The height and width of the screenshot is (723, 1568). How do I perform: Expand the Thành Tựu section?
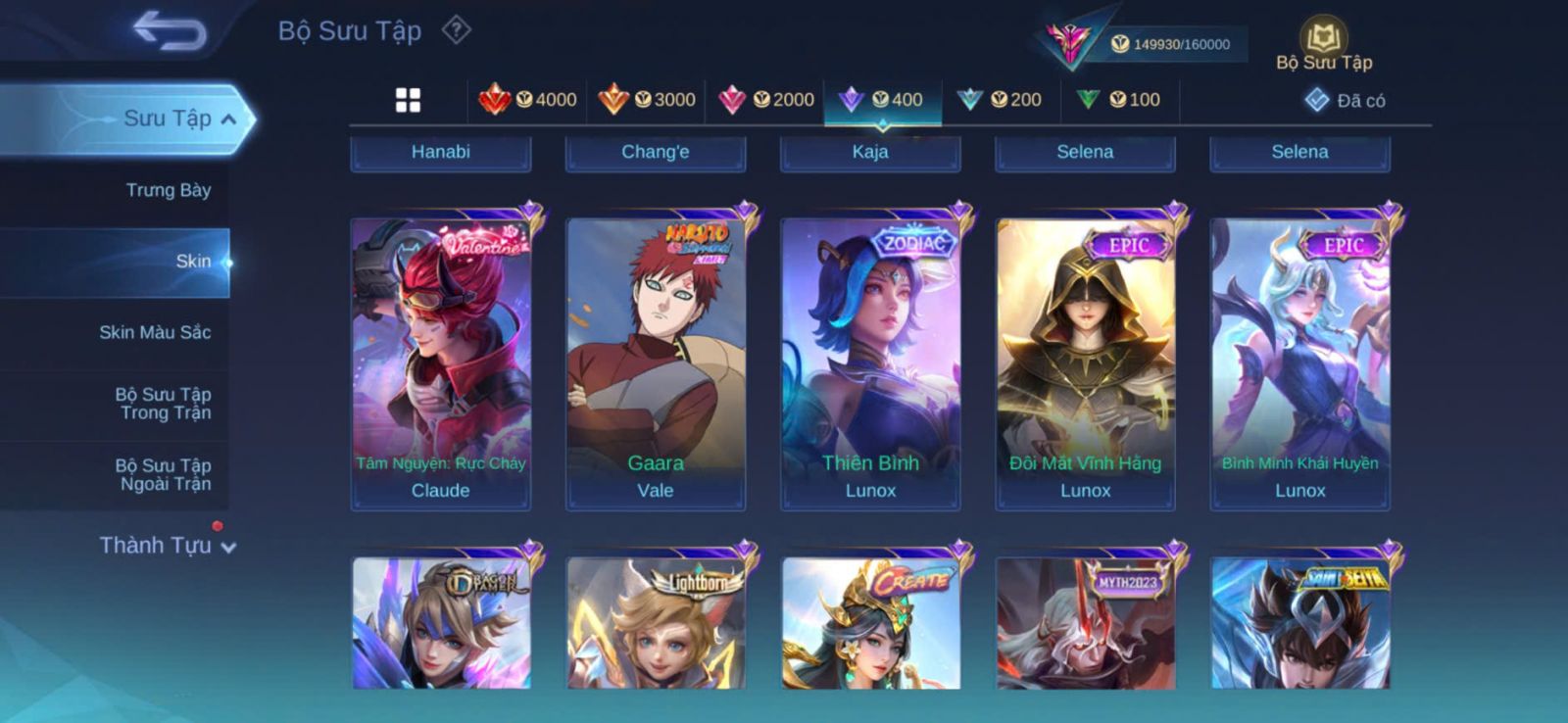coord(168,546)
